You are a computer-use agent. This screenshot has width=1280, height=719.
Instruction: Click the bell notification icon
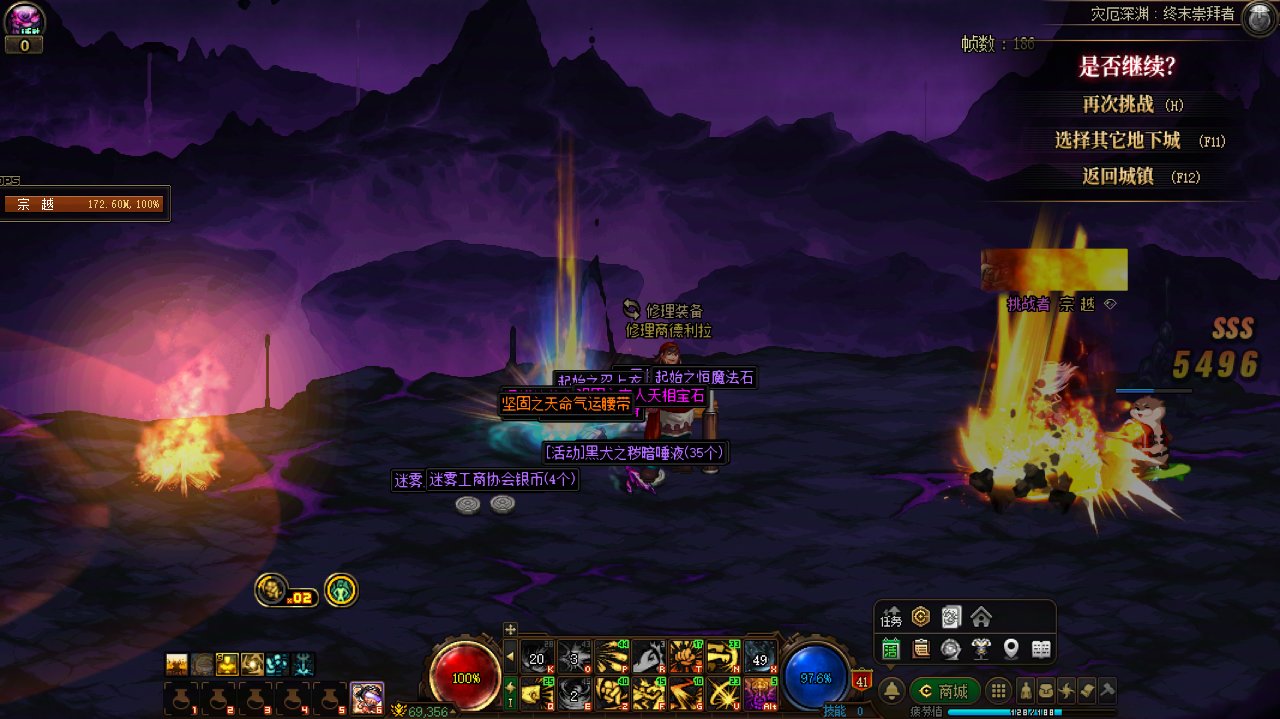click(x=891, y=691)
